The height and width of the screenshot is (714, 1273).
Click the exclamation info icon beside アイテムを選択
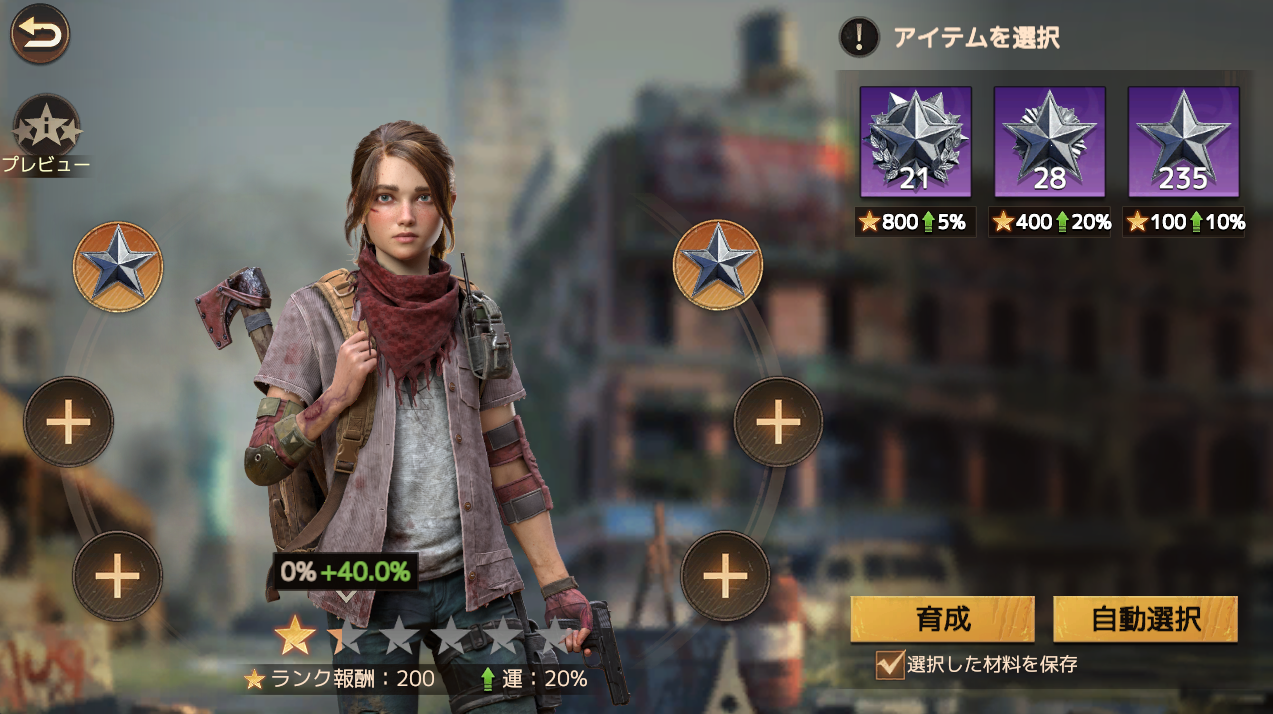[x=858, y=37]
